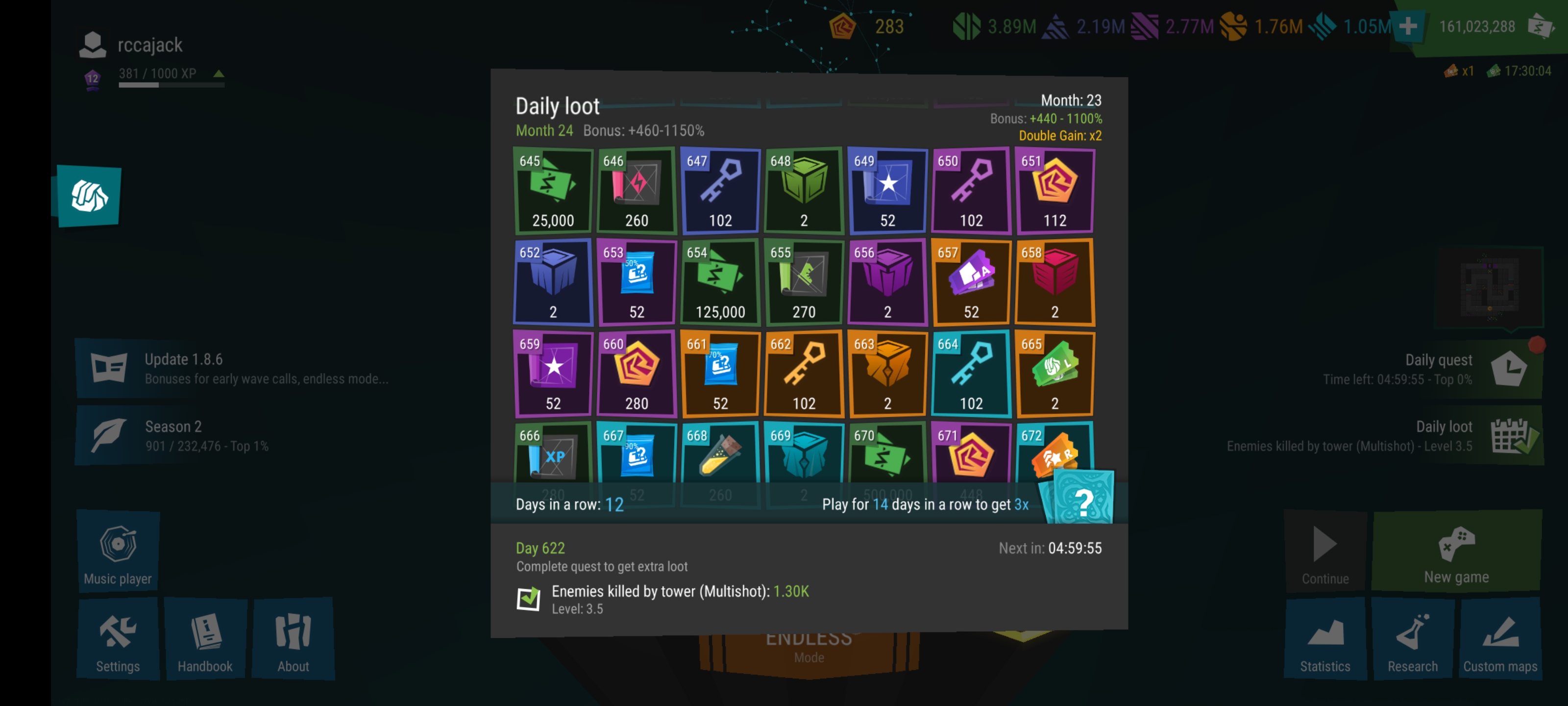
Task: Open the About screen
Action: (x=293, y=640)
